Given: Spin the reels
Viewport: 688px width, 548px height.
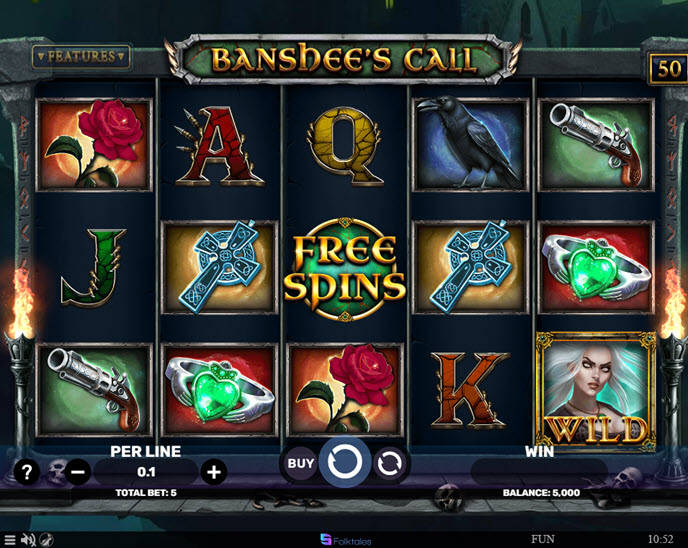Looking at the screenshot, I should 344,463.
